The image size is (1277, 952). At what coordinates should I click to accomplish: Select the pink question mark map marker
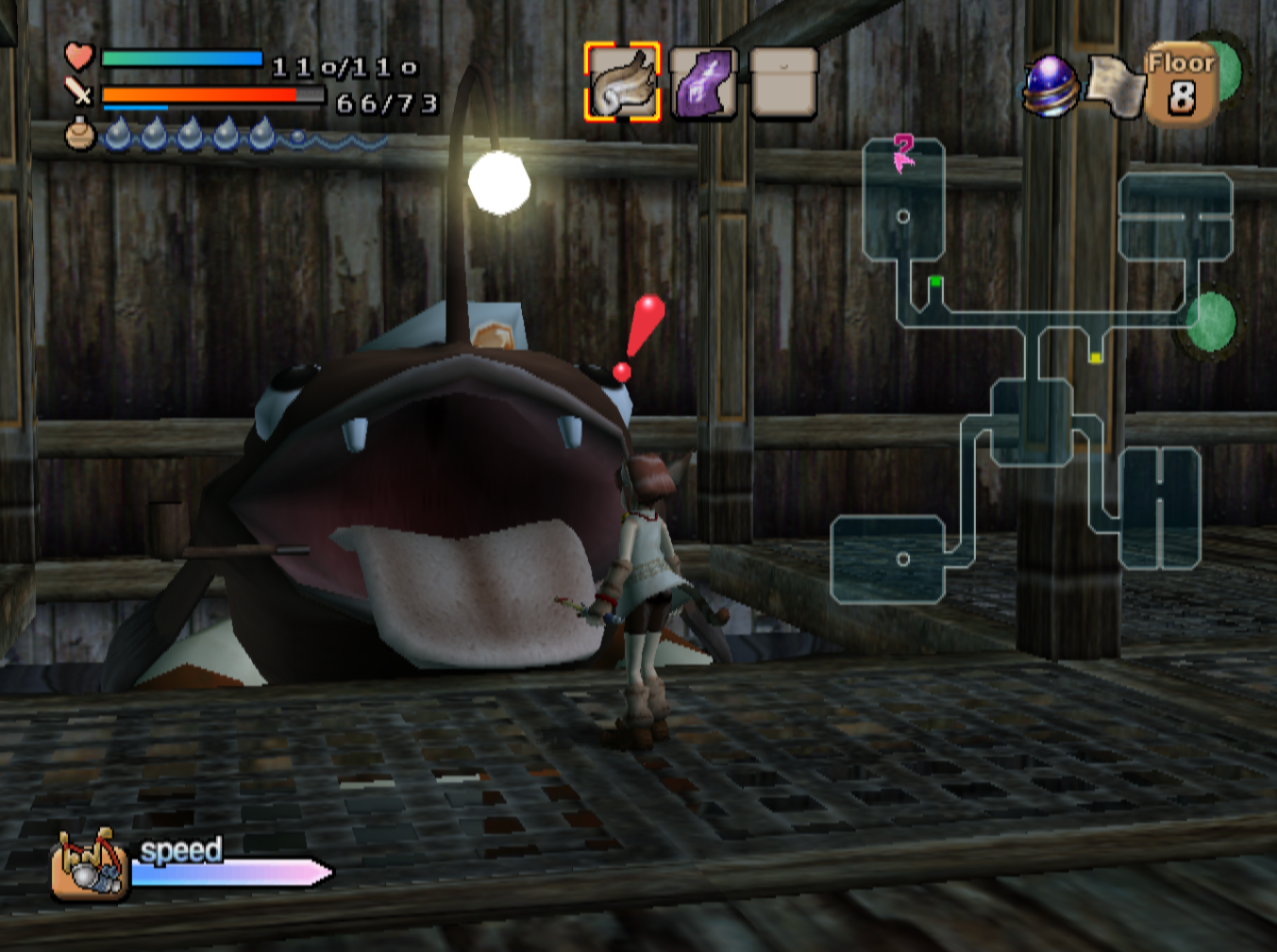click(x=903, y=153)
